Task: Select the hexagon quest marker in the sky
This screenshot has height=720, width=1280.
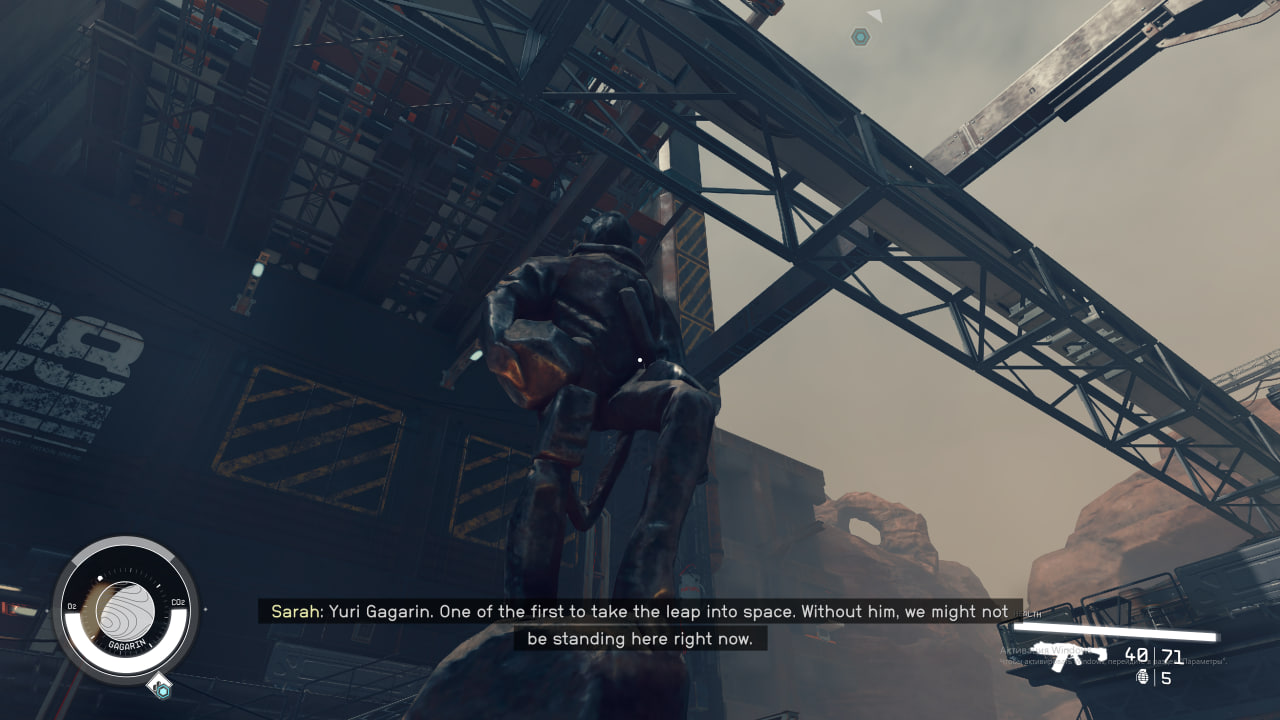Action: click(x=859, y=37)
